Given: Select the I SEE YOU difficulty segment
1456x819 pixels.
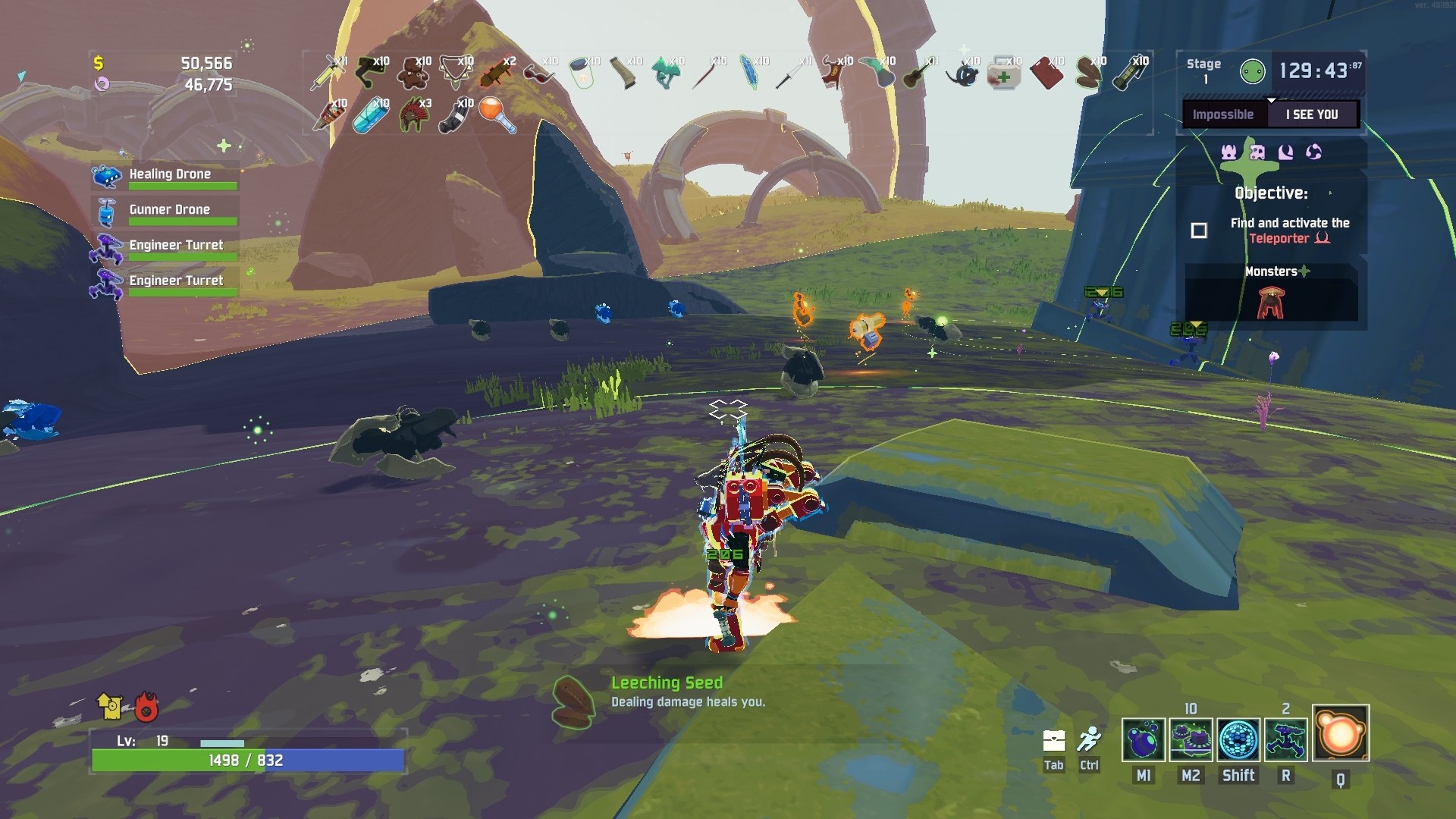Looking at the screenshot, I should pos(1313,114).
